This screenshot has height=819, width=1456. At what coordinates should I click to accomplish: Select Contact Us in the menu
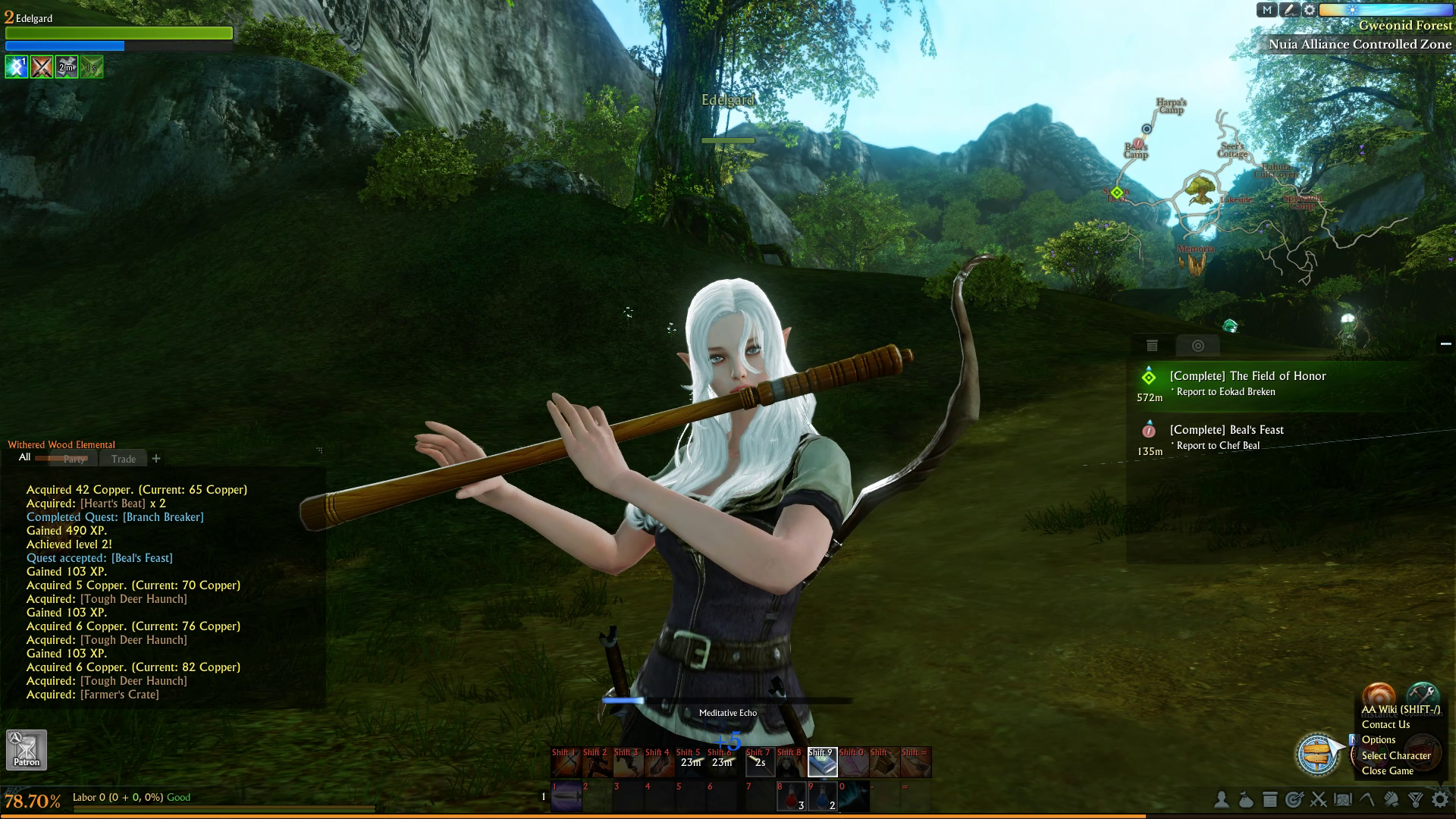tap(1385, 724)
